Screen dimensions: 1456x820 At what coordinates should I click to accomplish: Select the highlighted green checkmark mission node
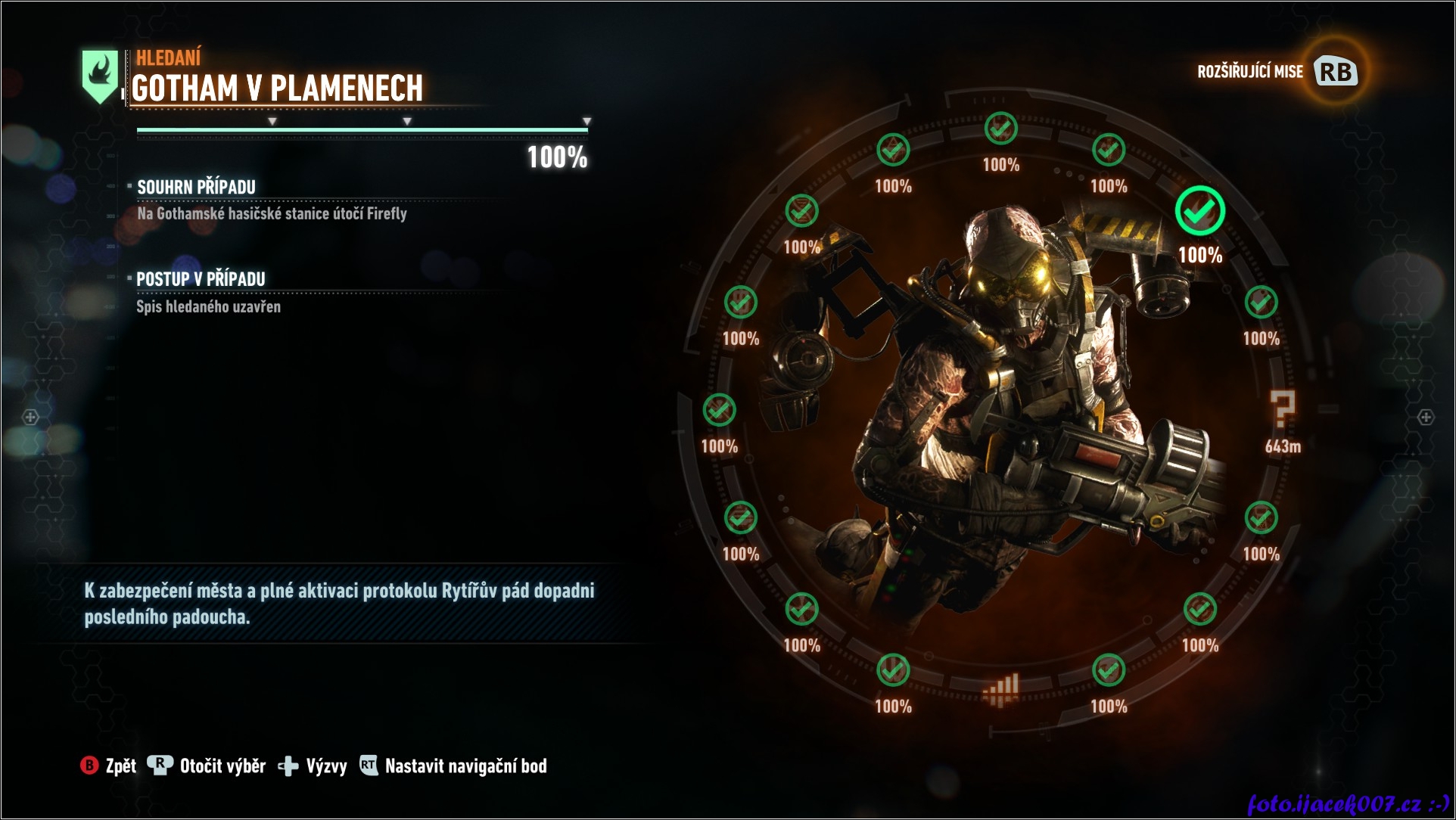tap(1199, 212)
